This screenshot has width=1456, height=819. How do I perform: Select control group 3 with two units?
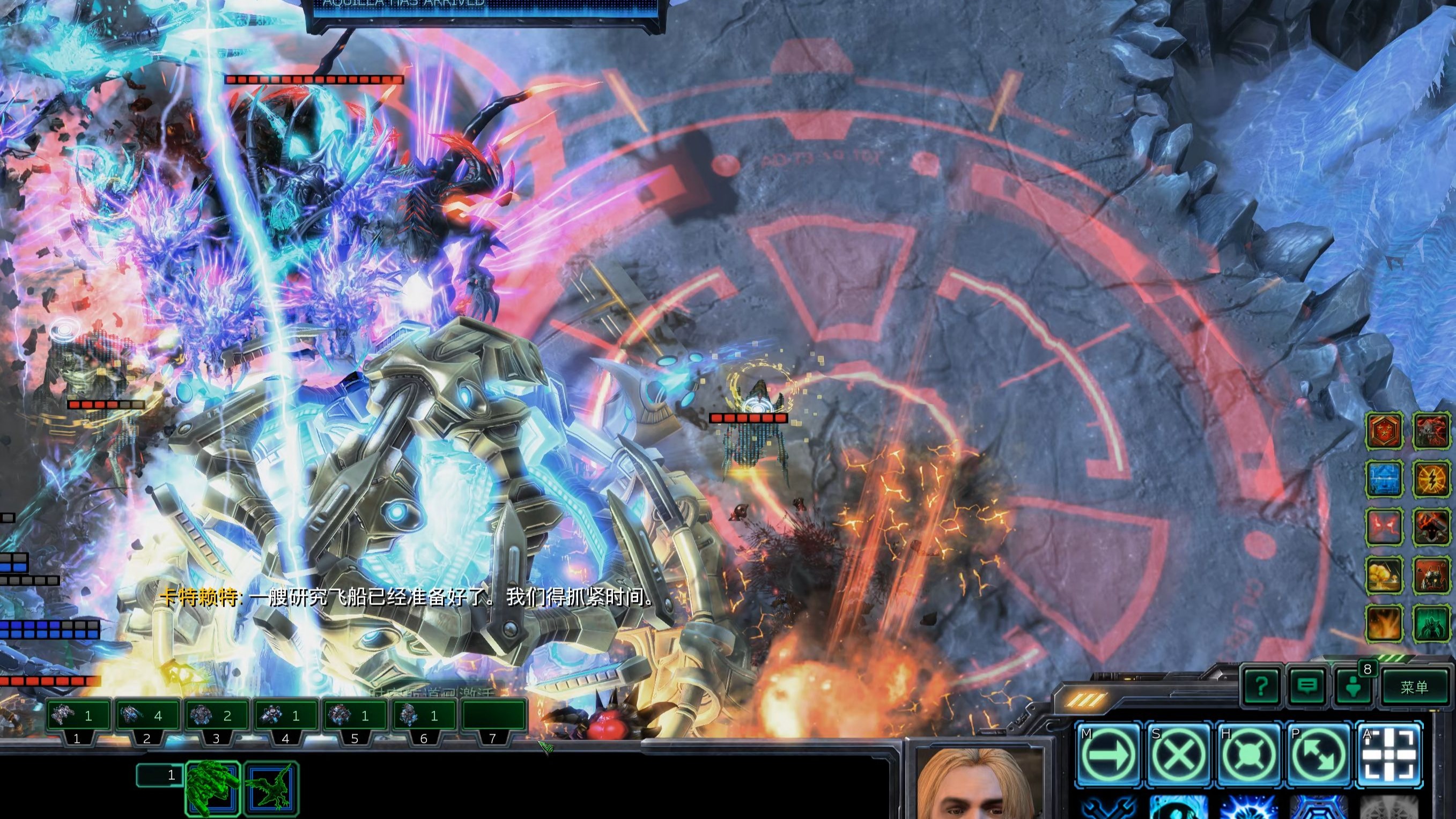click(216, 717)
